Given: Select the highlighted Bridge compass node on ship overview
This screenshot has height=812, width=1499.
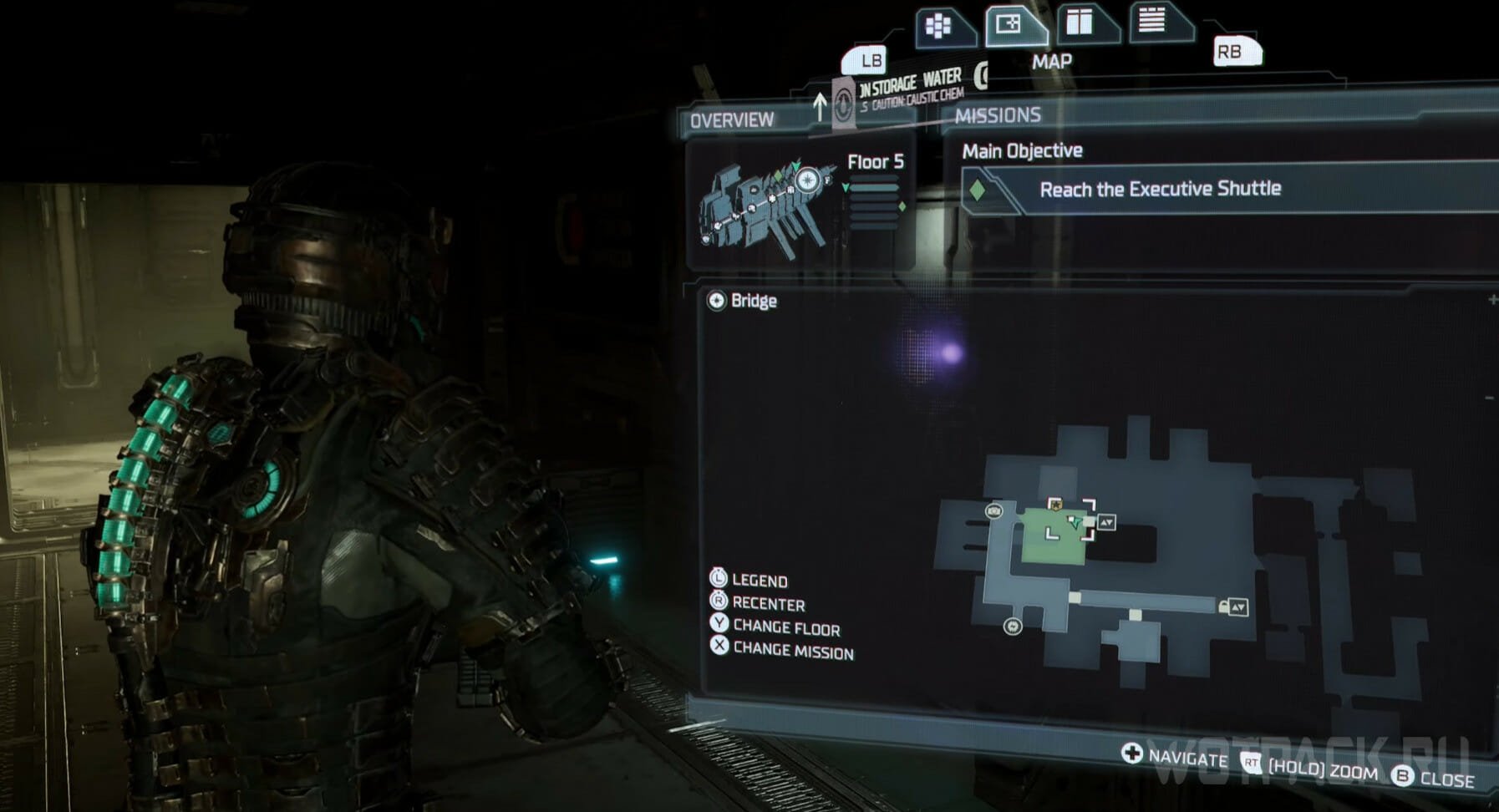Looking at the screenshot, I should 807,180.
